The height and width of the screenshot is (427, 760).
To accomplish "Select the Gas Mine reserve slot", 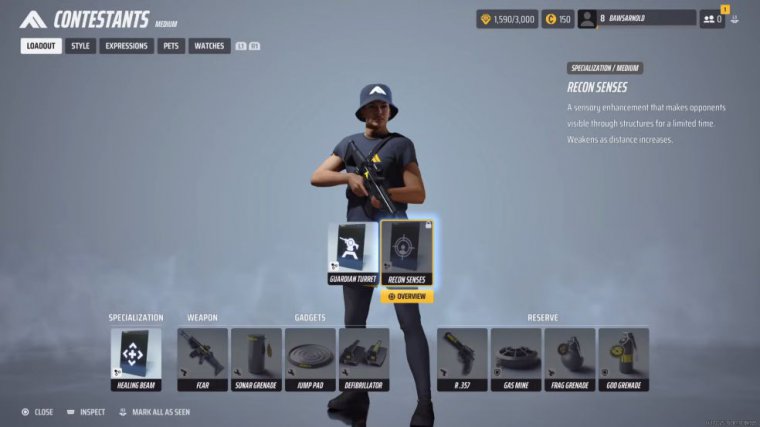I will tap(516, 359).
